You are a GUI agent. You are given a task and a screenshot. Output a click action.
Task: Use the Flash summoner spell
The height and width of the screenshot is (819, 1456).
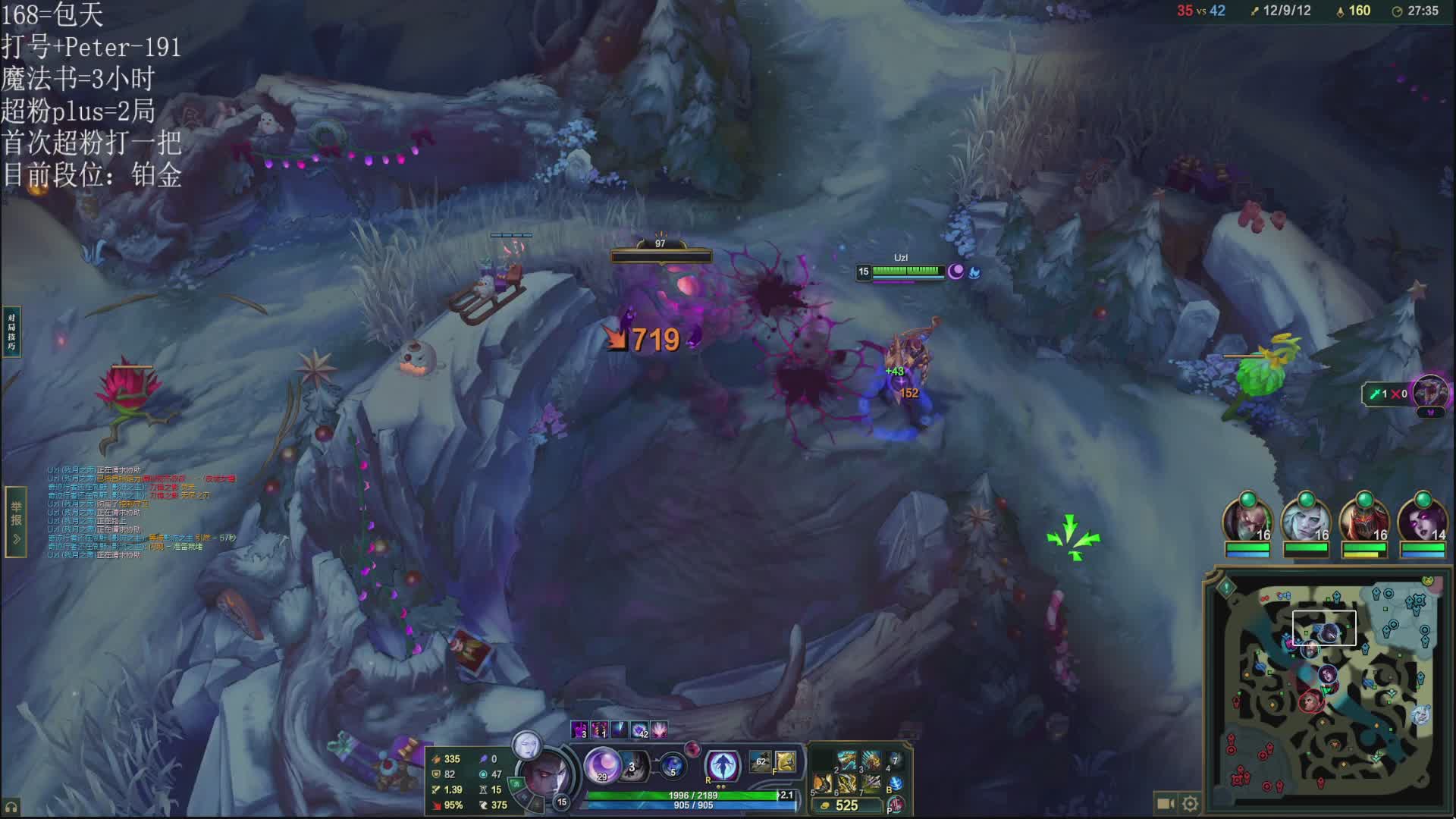click(x=785, y=761)
